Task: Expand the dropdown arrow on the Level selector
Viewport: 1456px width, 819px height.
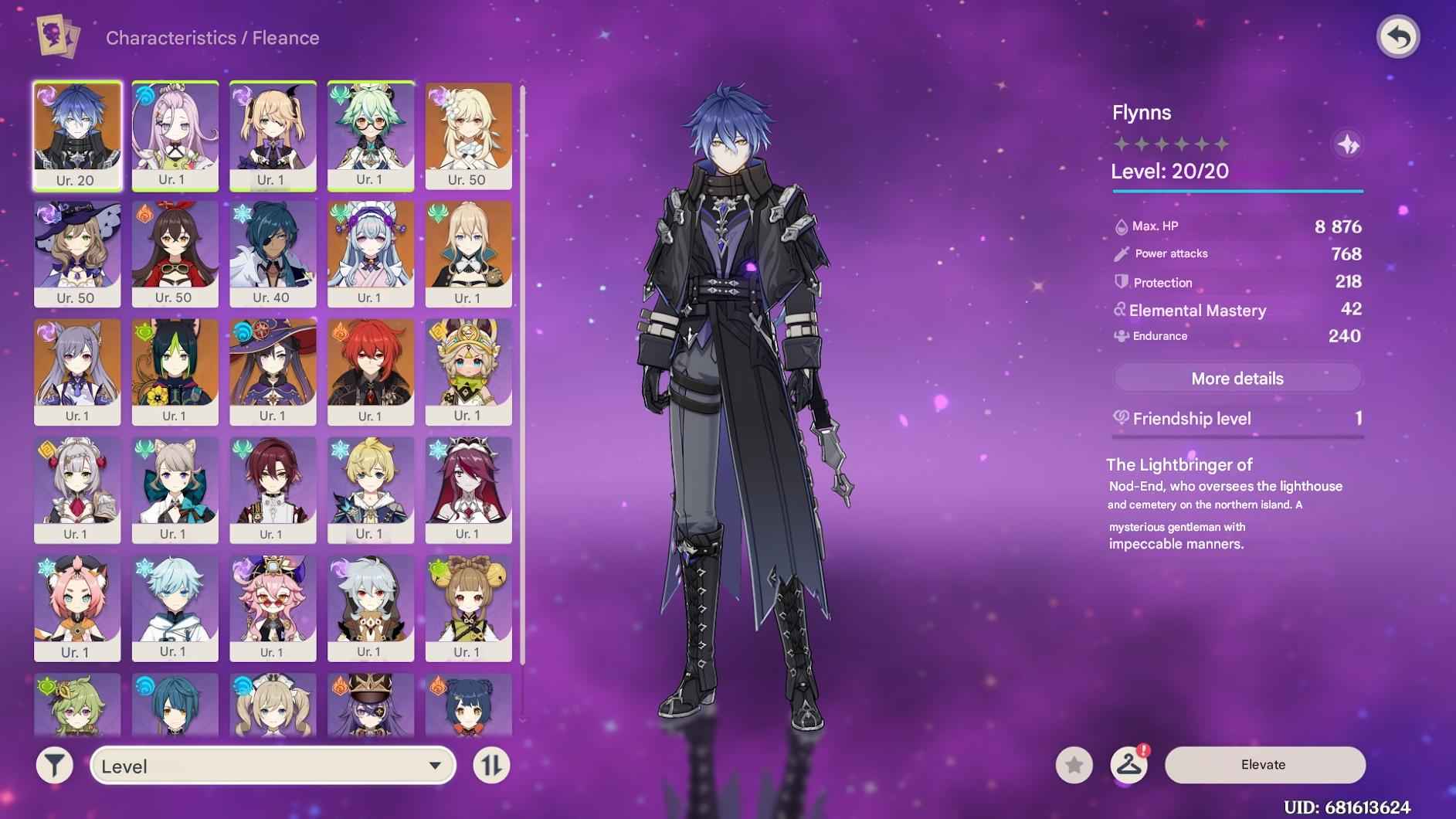Action: pyautogui.click(x=435, y=766)
